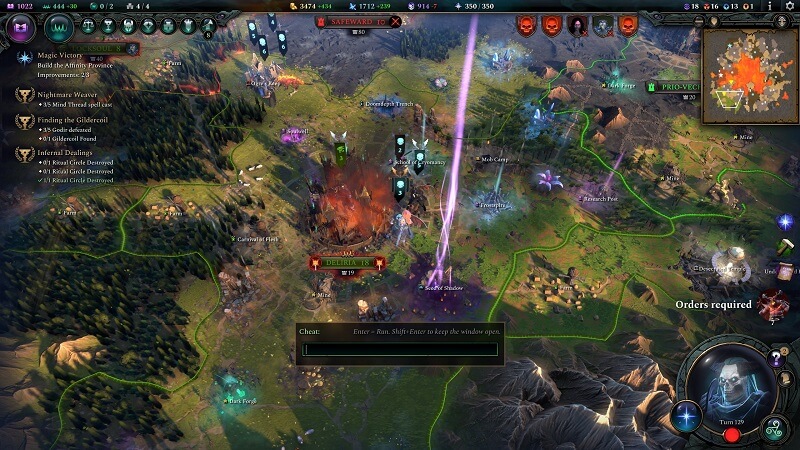Viewport: 800px width, 450px height.
Task: Open the question mark notifications button
Action: click(x=777, y=360)
